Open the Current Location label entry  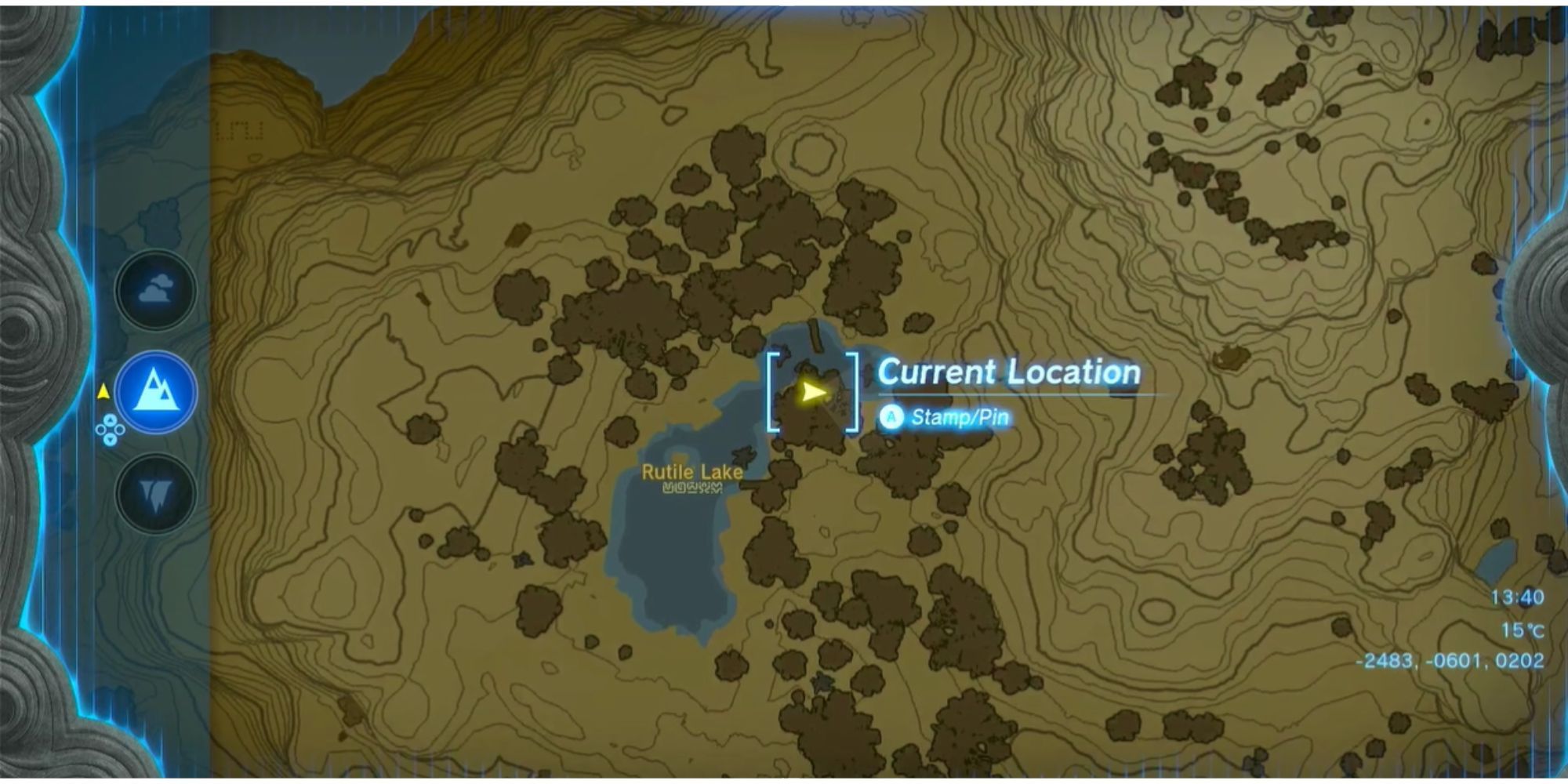tap(1010, 372)
